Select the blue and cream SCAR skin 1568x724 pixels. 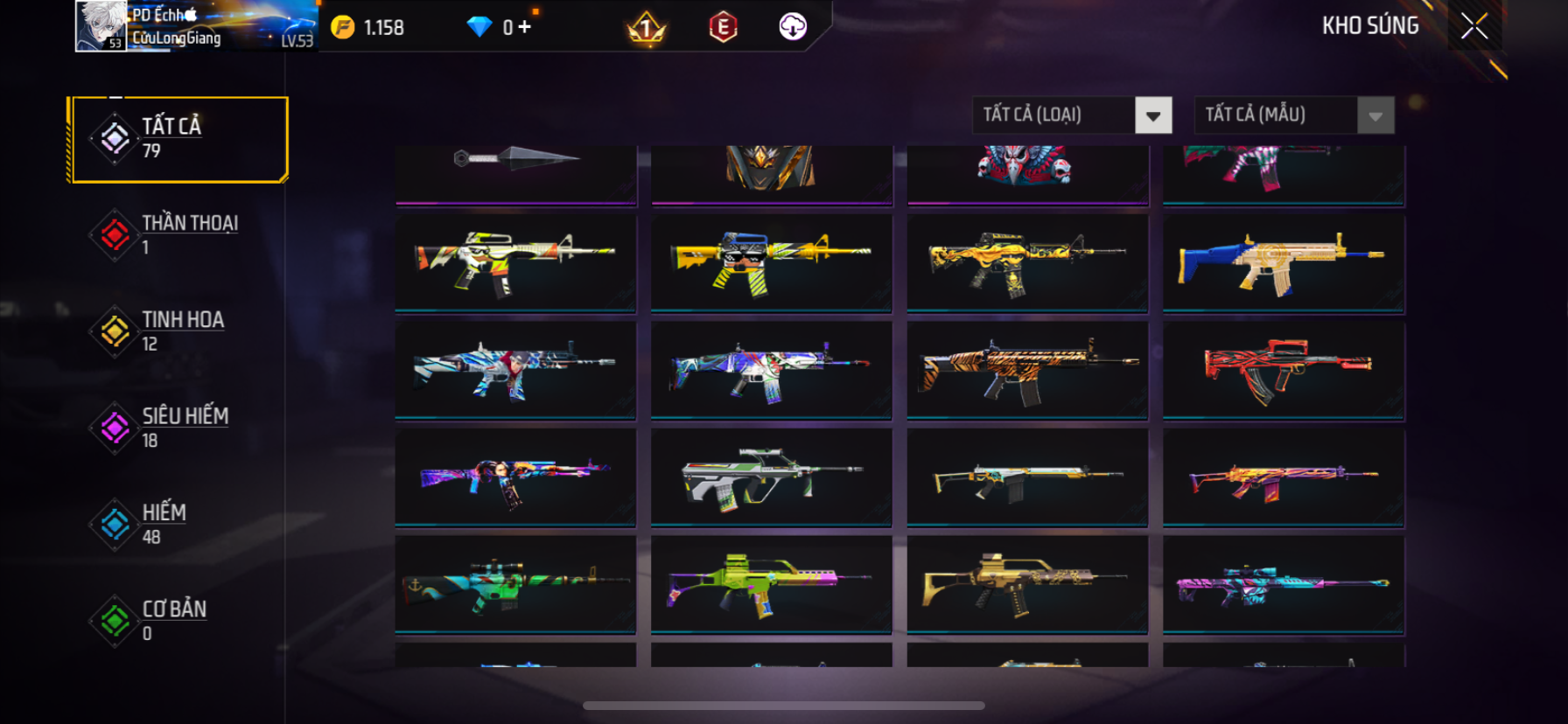tap(1283, 262)
